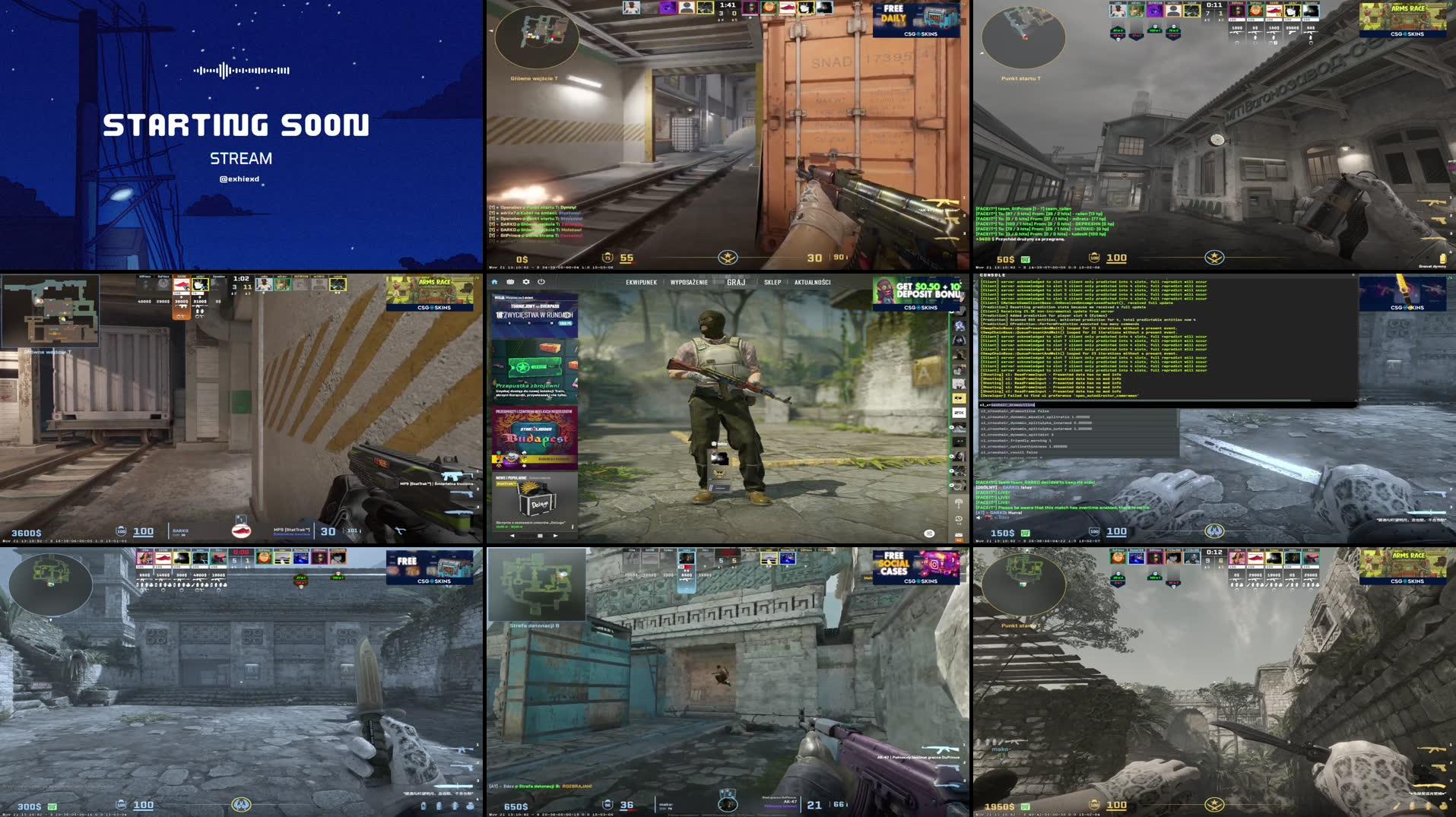1456x817 pixels.
Task: Switch to the SKLEP tab
Action: click(x=774, y=281)
